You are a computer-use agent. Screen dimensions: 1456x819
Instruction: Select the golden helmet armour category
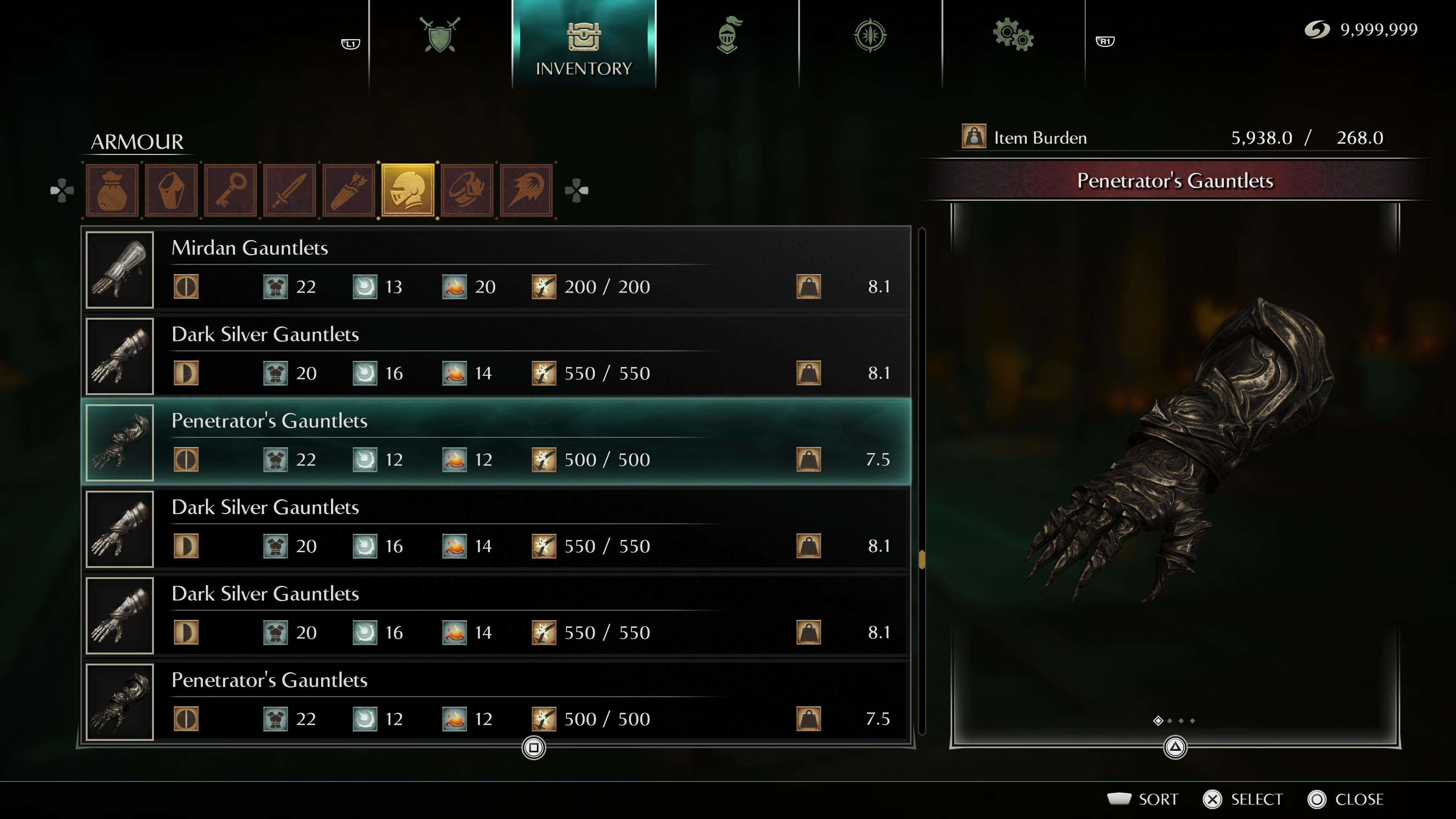click(408, 190)
